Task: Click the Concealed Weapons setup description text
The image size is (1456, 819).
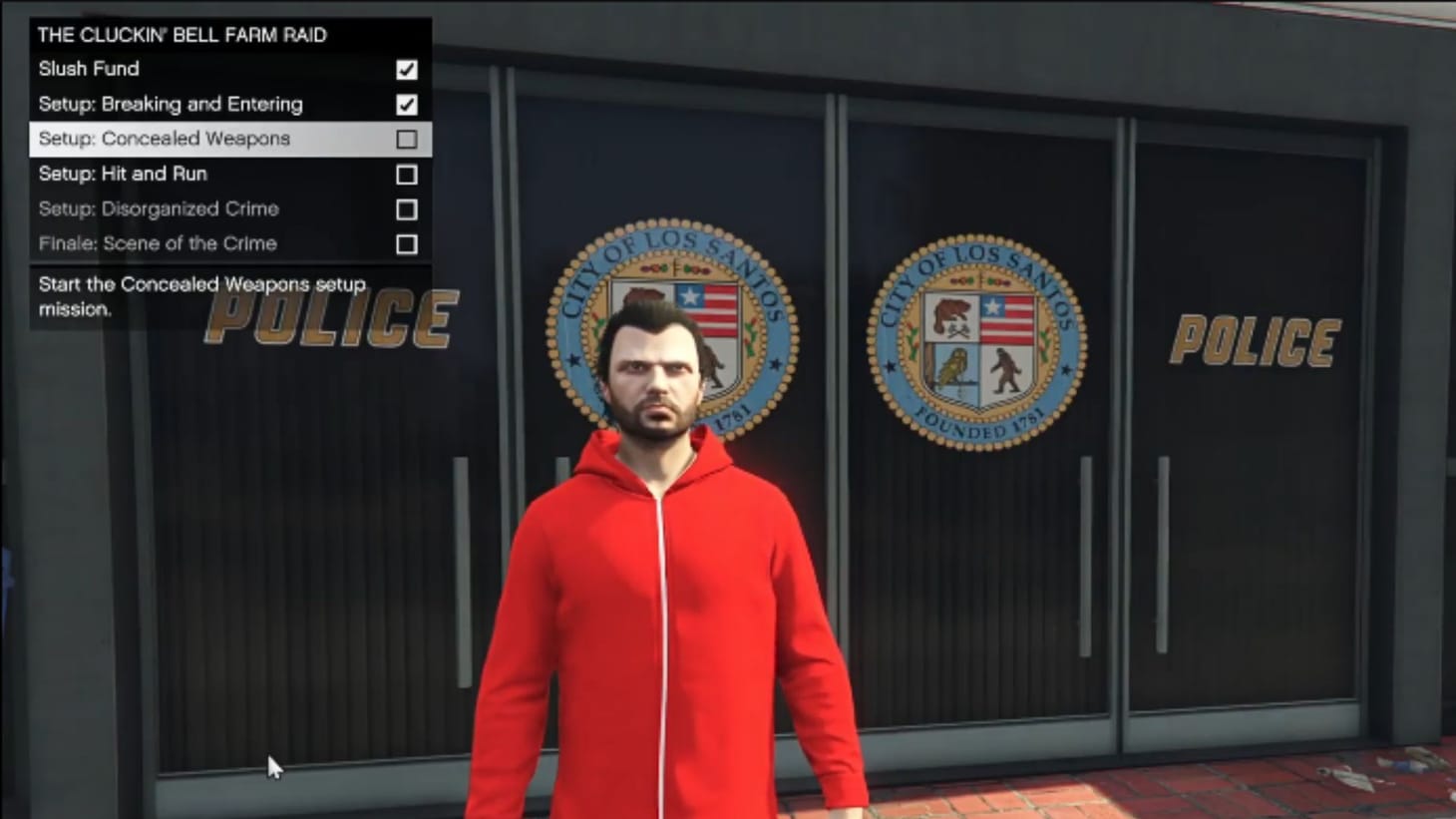Action: 199,294
